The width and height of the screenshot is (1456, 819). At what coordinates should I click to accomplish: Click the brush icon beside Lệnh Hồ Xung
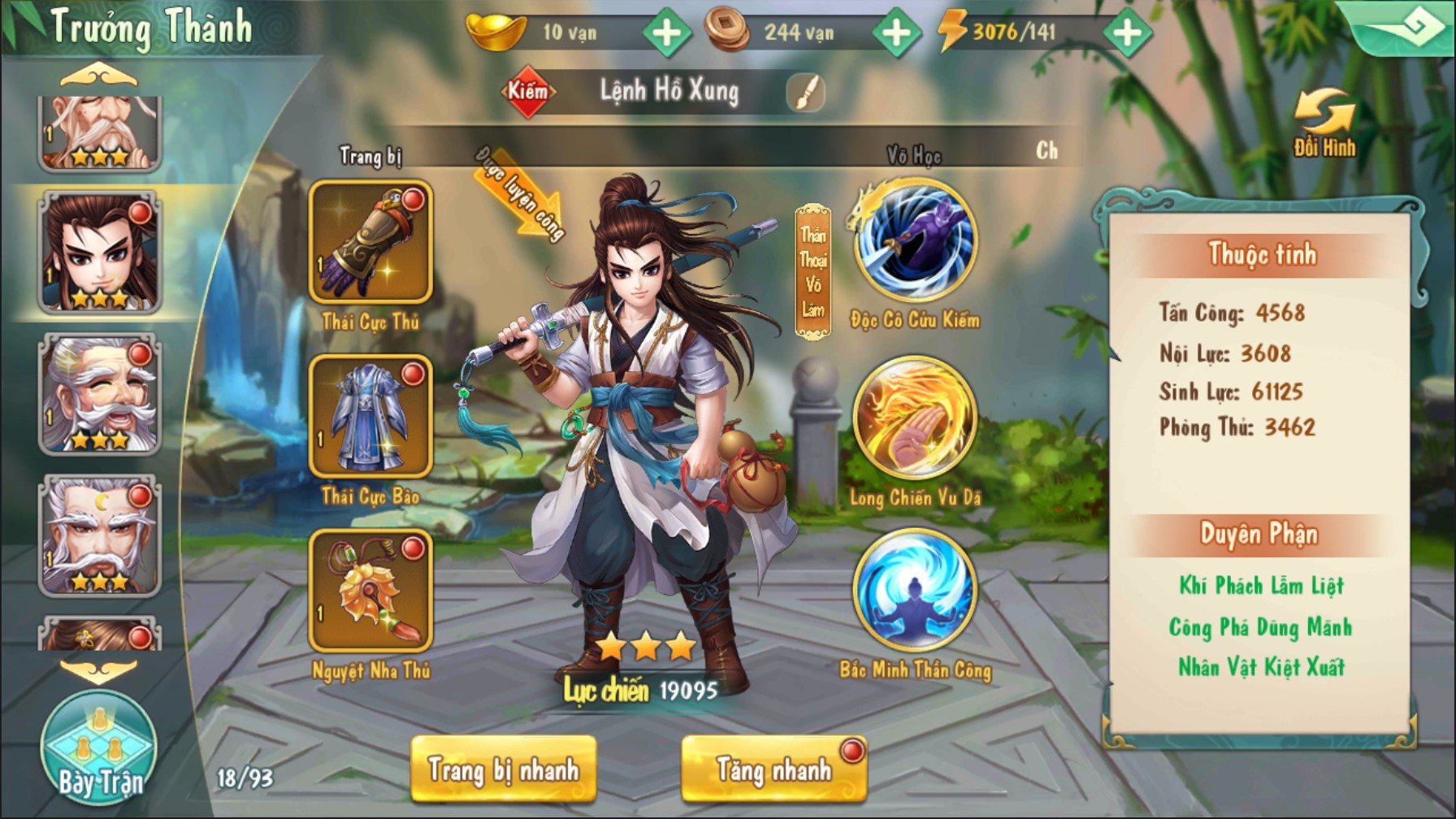pyautogui.click(x=805, y=92)
